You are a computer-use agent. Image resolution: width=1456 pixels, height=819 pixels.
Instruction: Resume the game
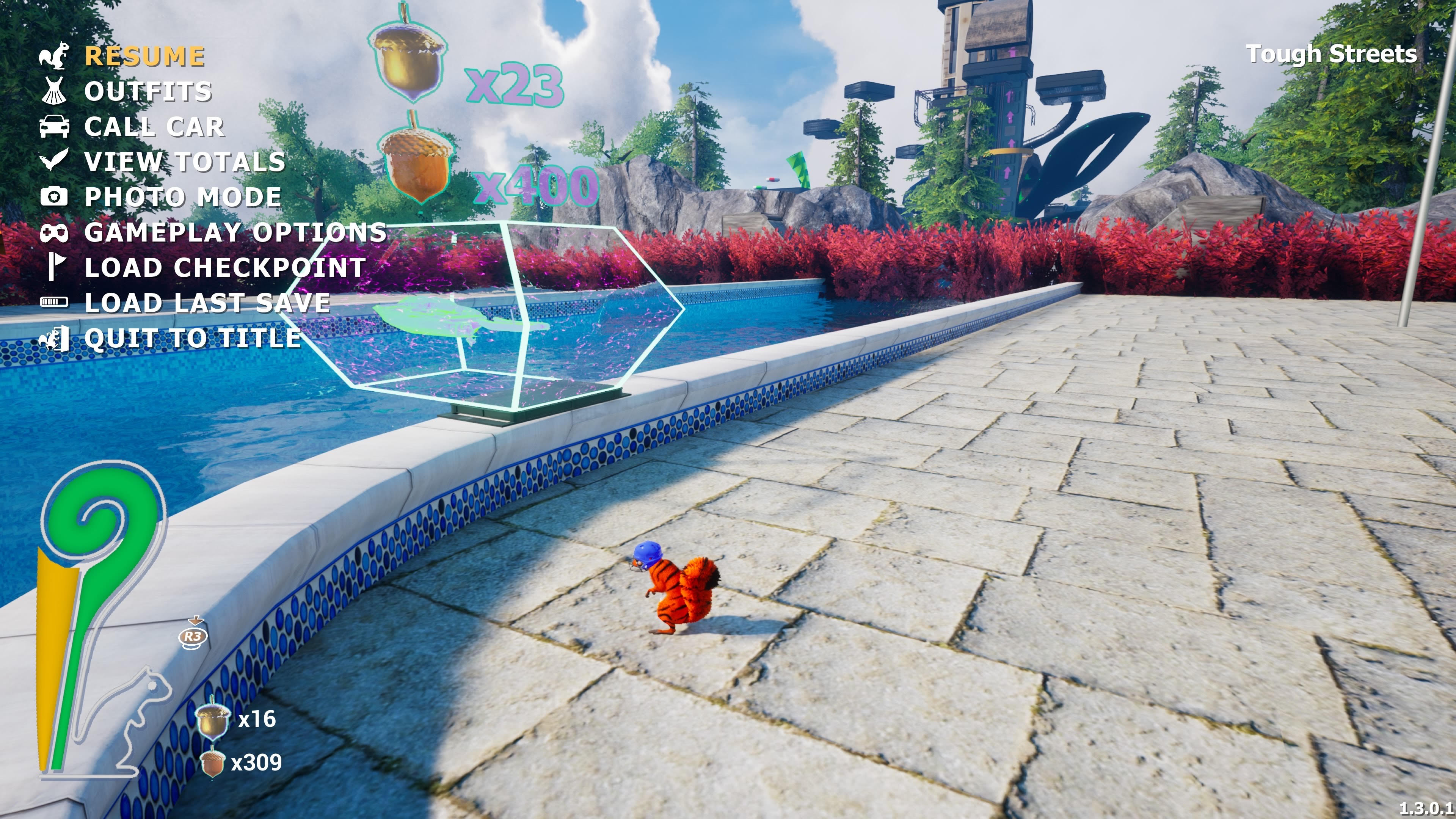[x=145, y=56]
